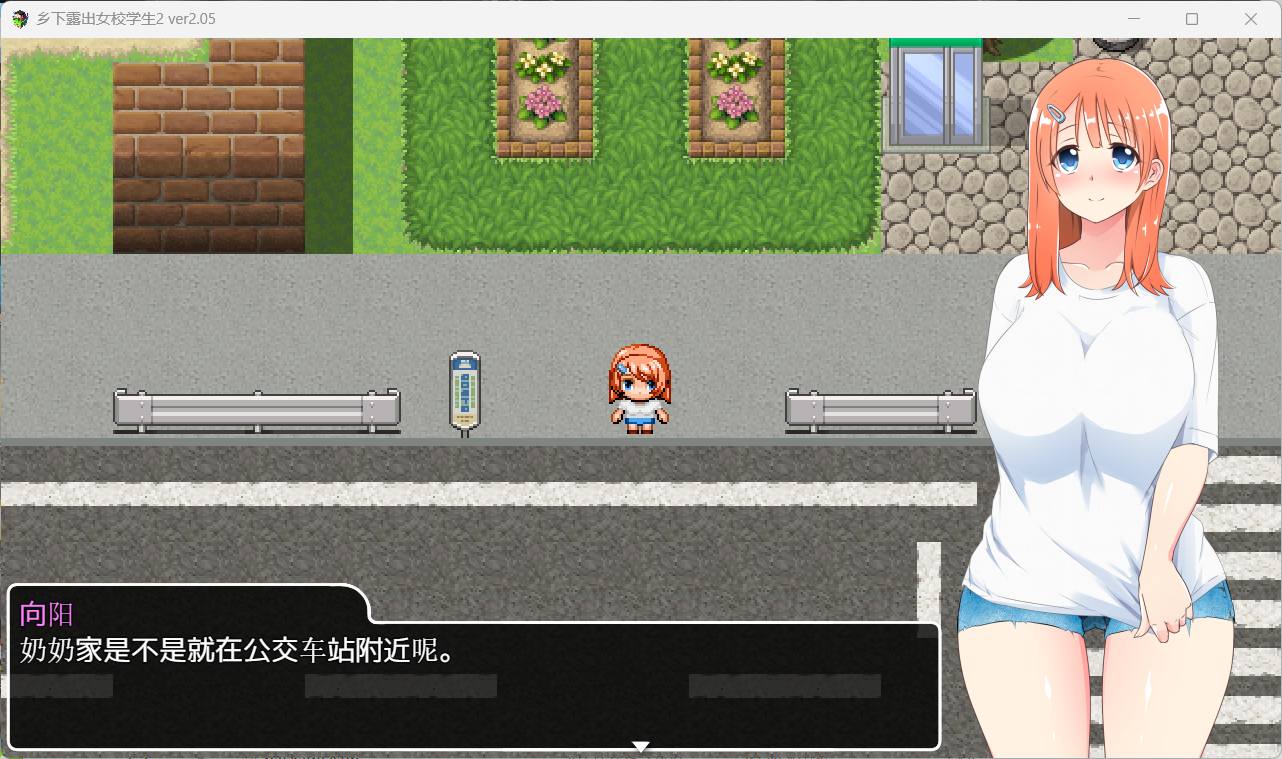Click the right metal guardrail bench
Image resolution: width=1282 pixels, height=759 pixels.
tap(880, 408)
